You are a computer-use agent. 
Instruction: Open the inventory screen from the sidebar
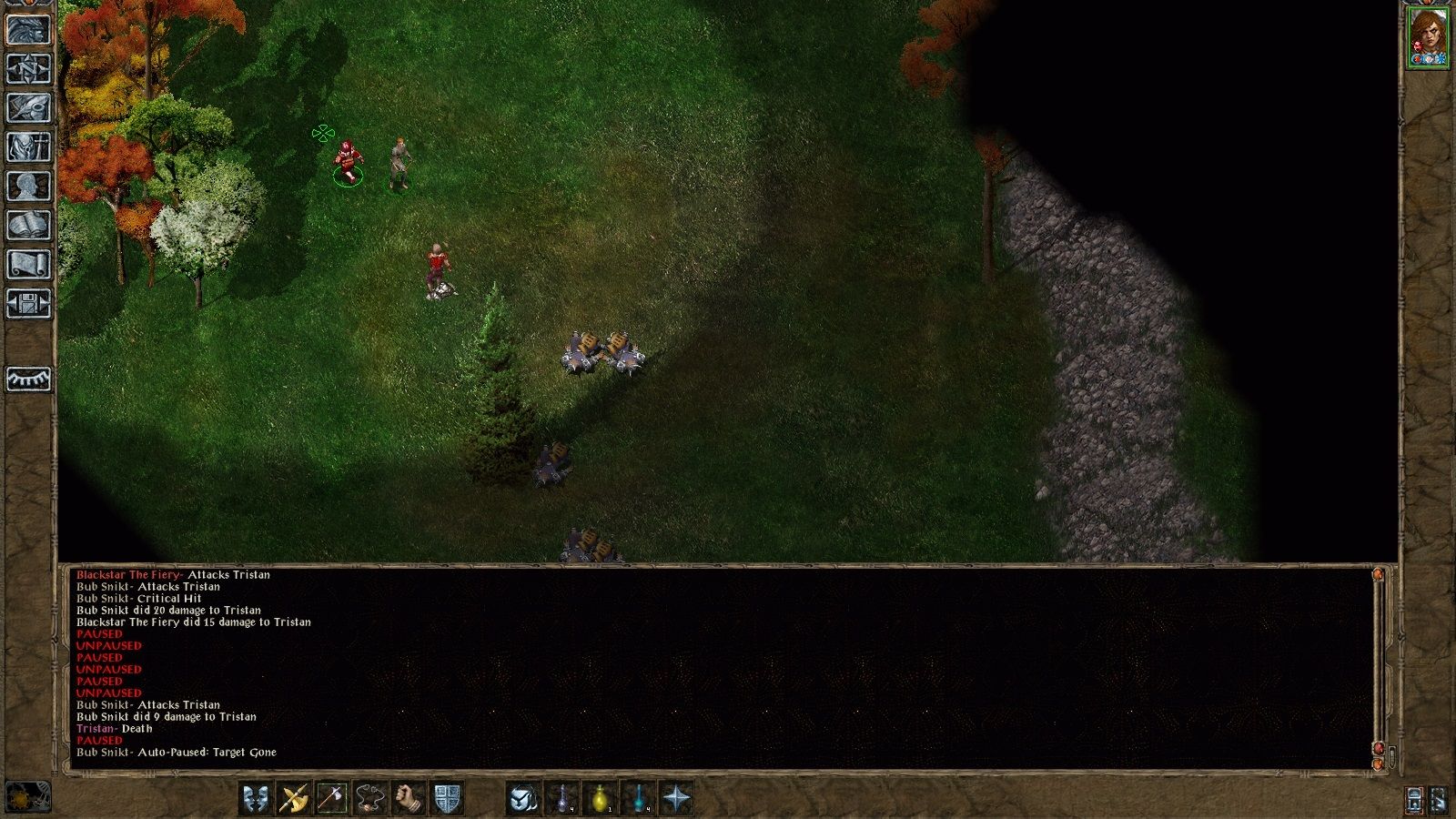coord(28,147)
